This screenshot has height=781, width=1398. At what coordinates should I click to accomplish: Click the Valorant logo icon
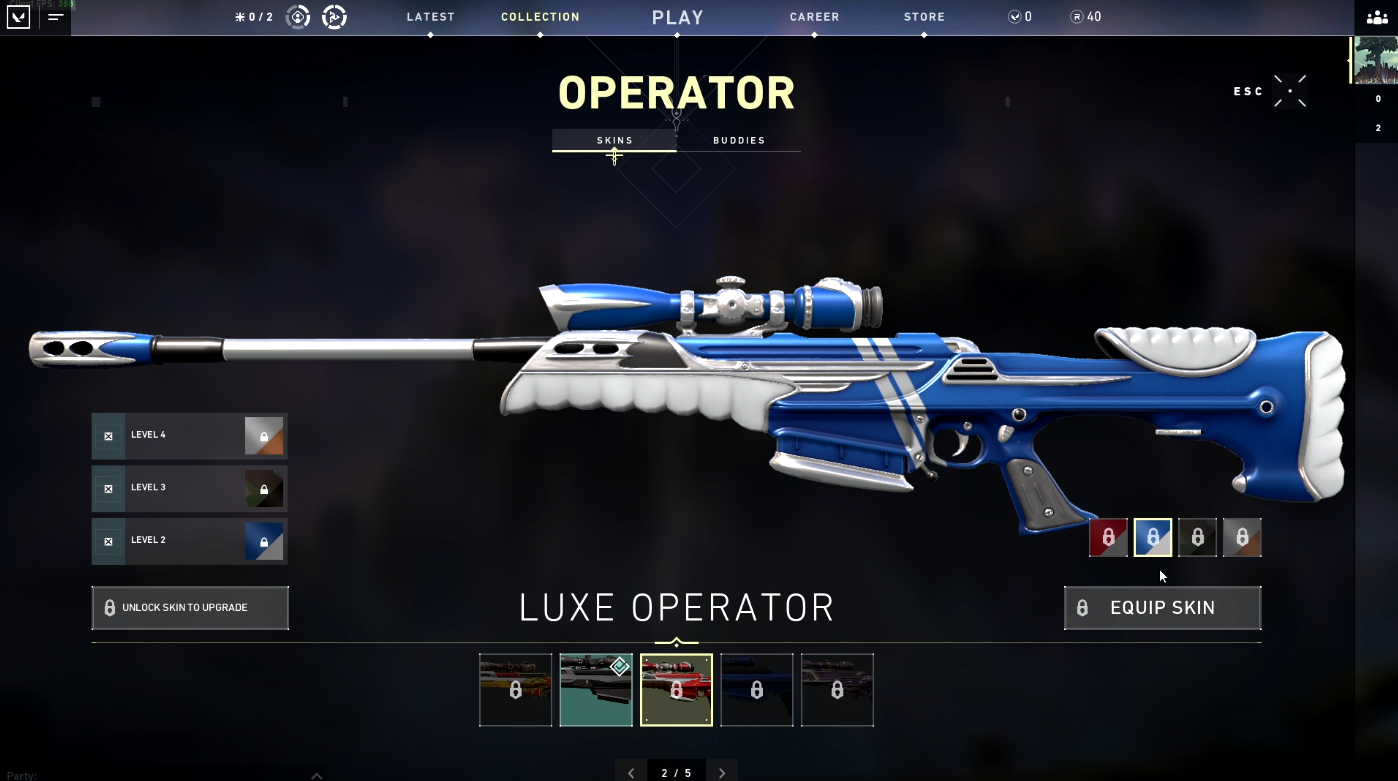point(18,17)
